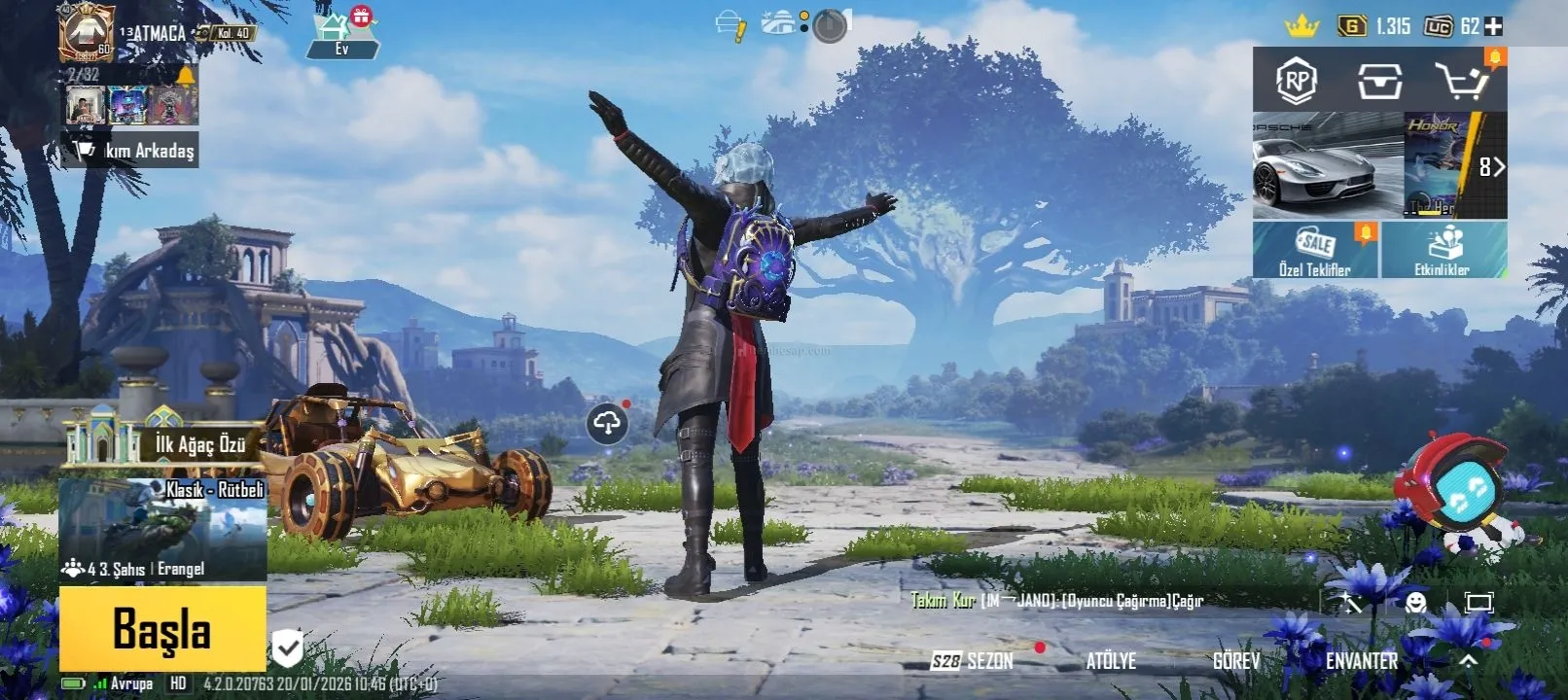View the Porsche car promotion banner
The image size is (1568, 700).
pyautogui.click(x=1327, y=165)
